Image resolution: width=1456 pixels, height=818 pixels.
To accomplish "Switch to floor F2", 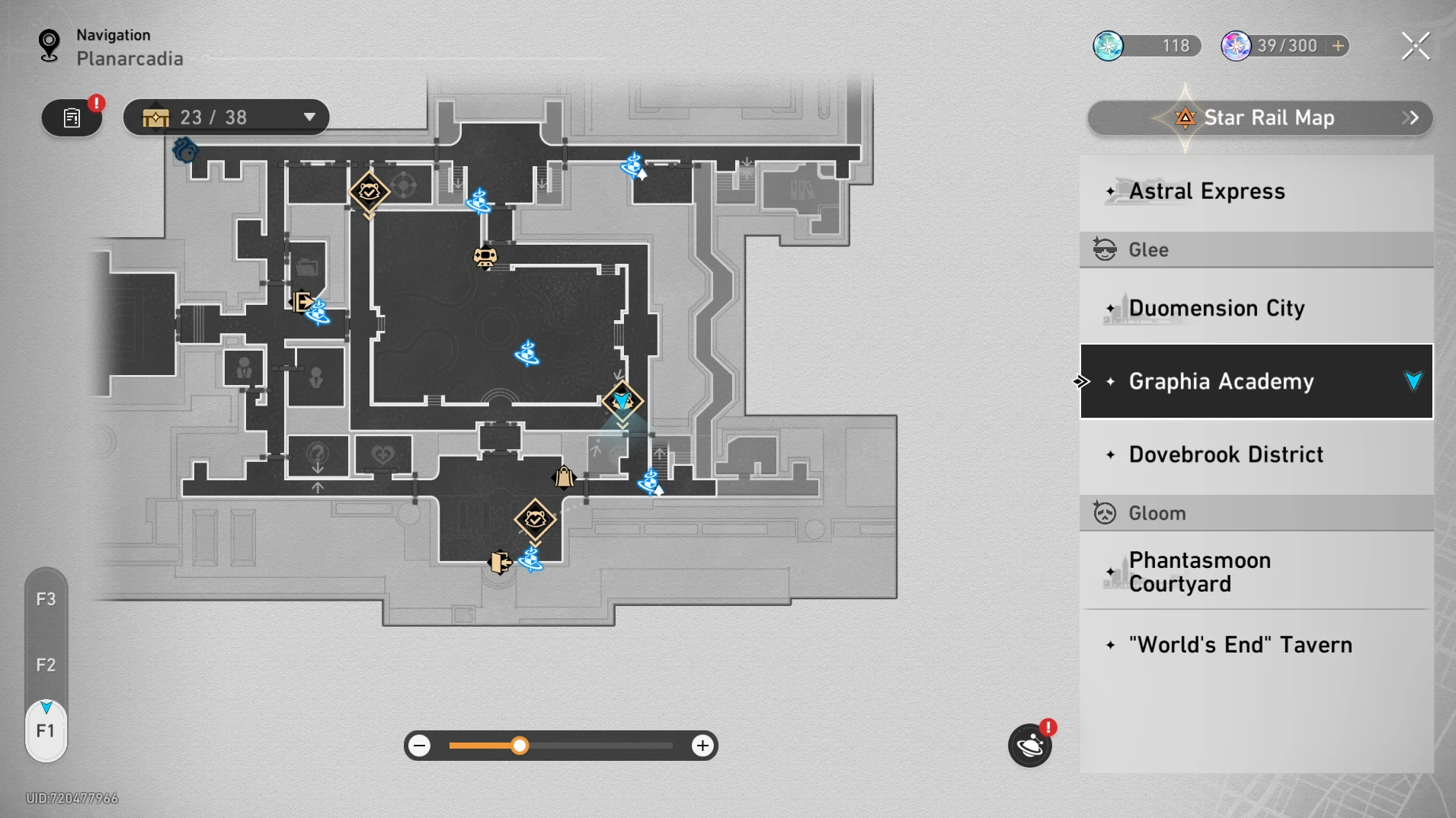I will pos(46,665).
